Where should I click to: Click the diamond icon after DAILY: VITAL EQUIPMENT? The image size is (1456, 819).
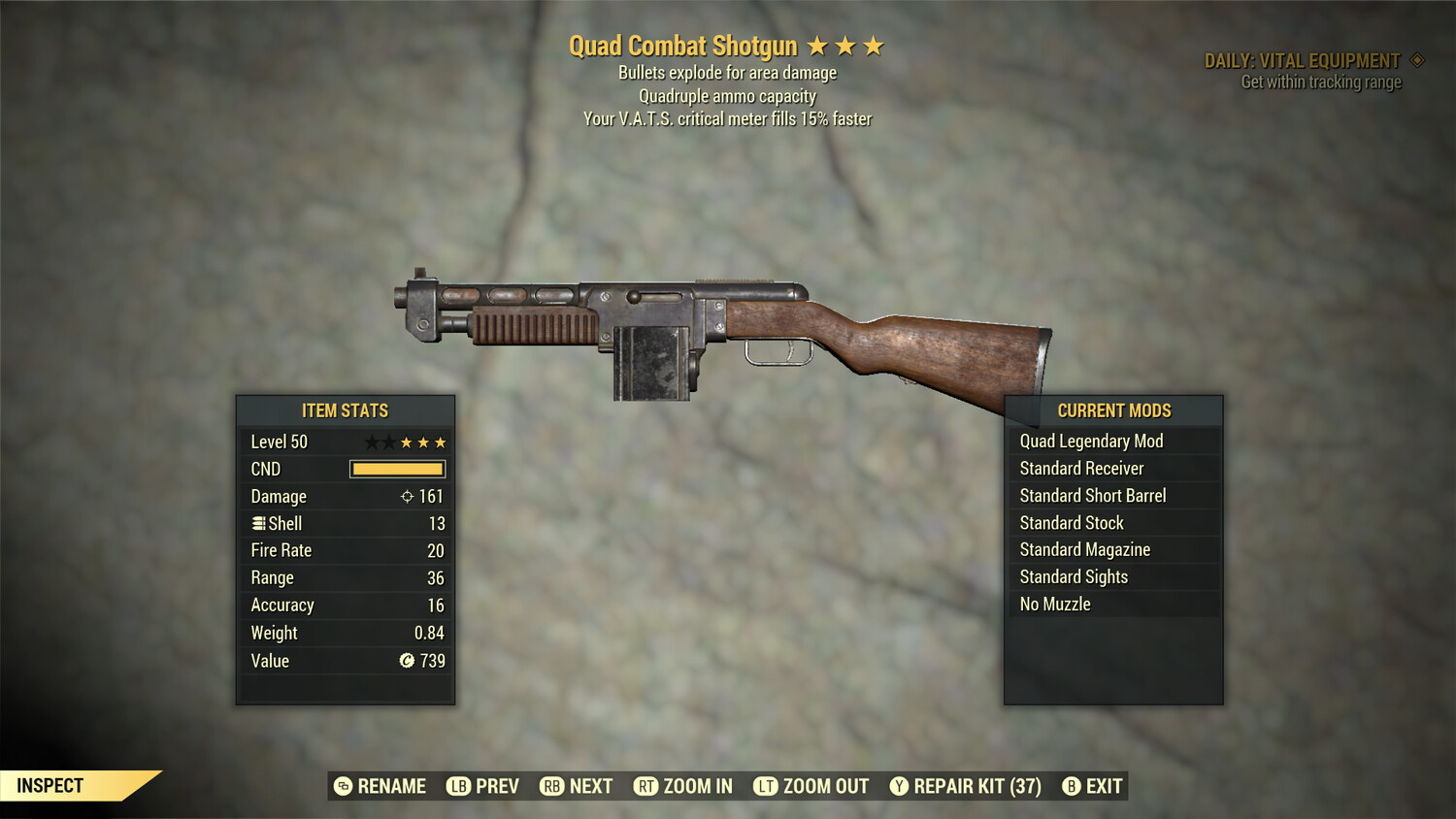point(1415,59)
